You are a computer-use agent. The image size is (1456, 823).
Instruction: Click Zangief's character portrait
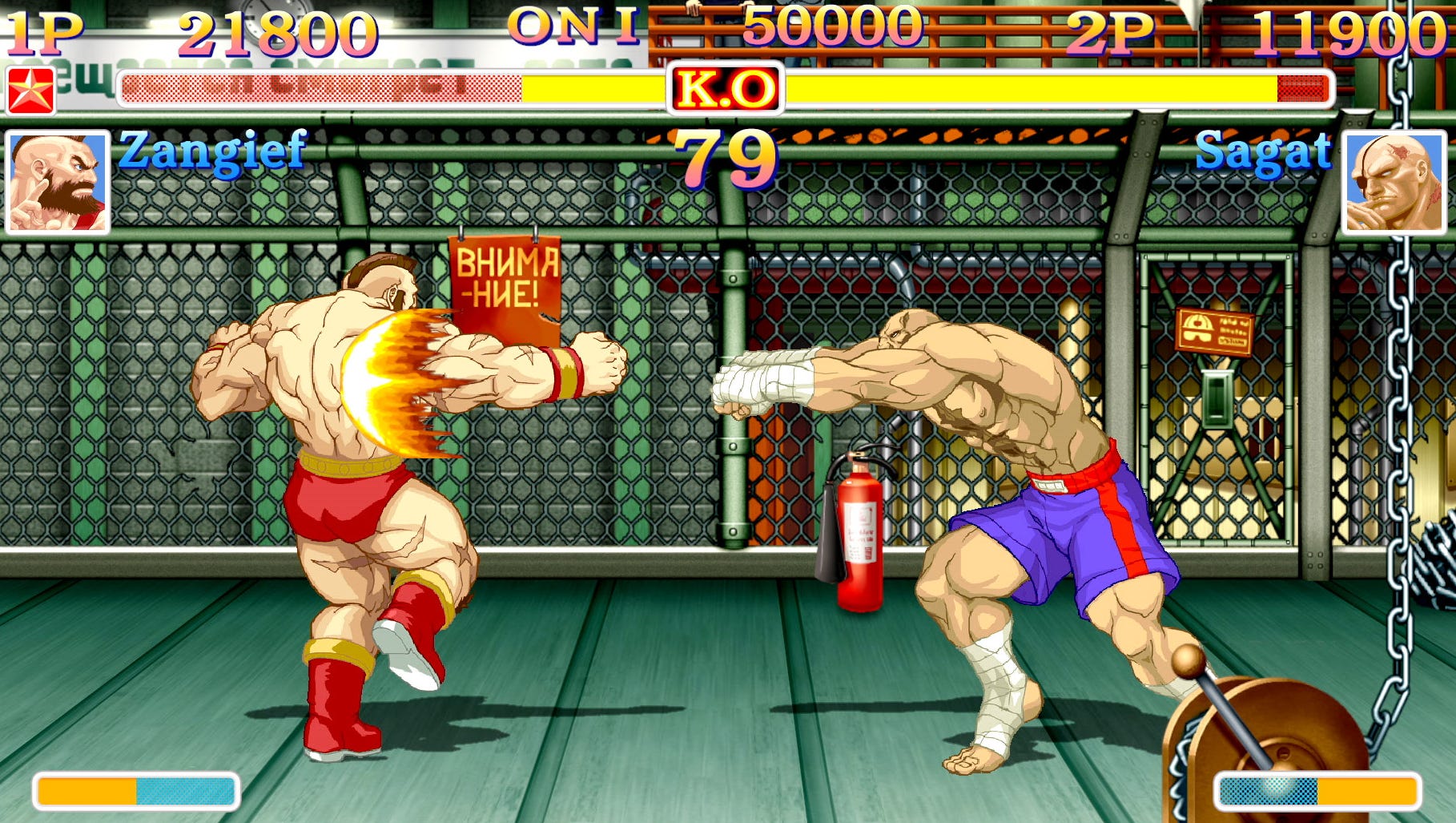(58, 183)
